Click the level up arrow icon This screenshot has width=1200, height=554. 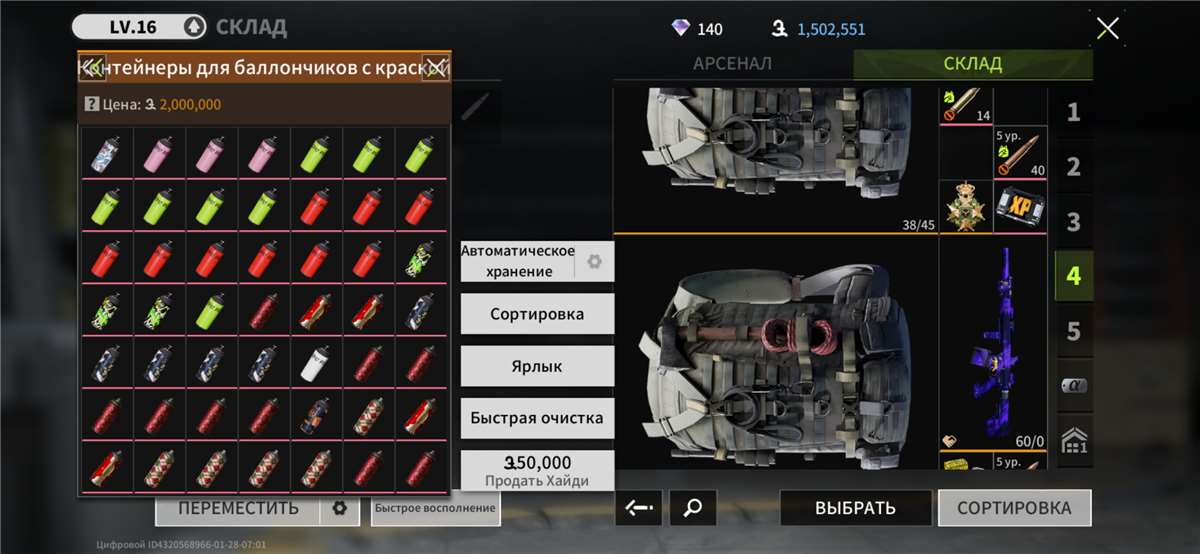(195, 27)
